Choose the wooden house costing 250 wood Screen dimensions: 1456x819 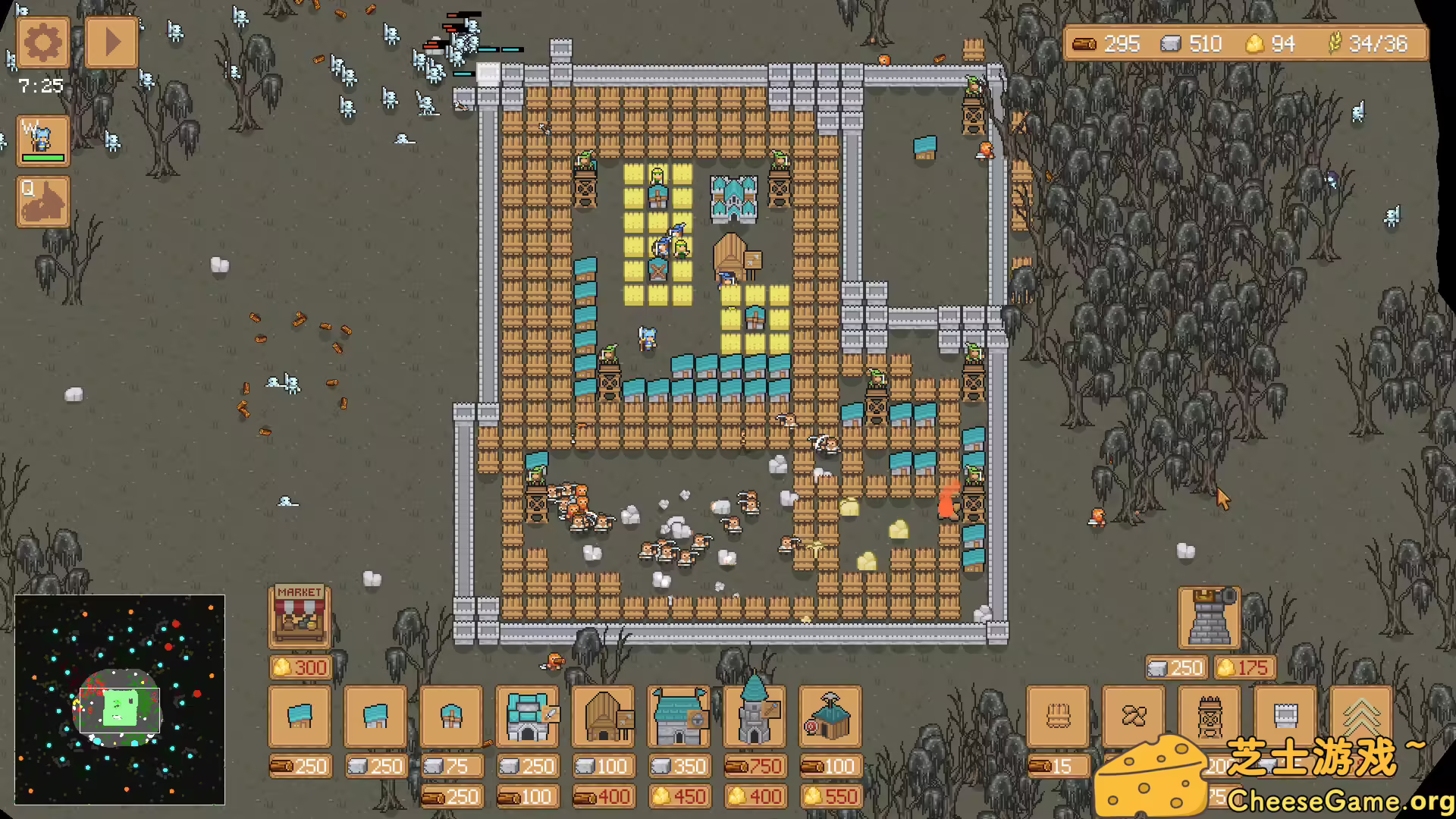tap(300, 717)
